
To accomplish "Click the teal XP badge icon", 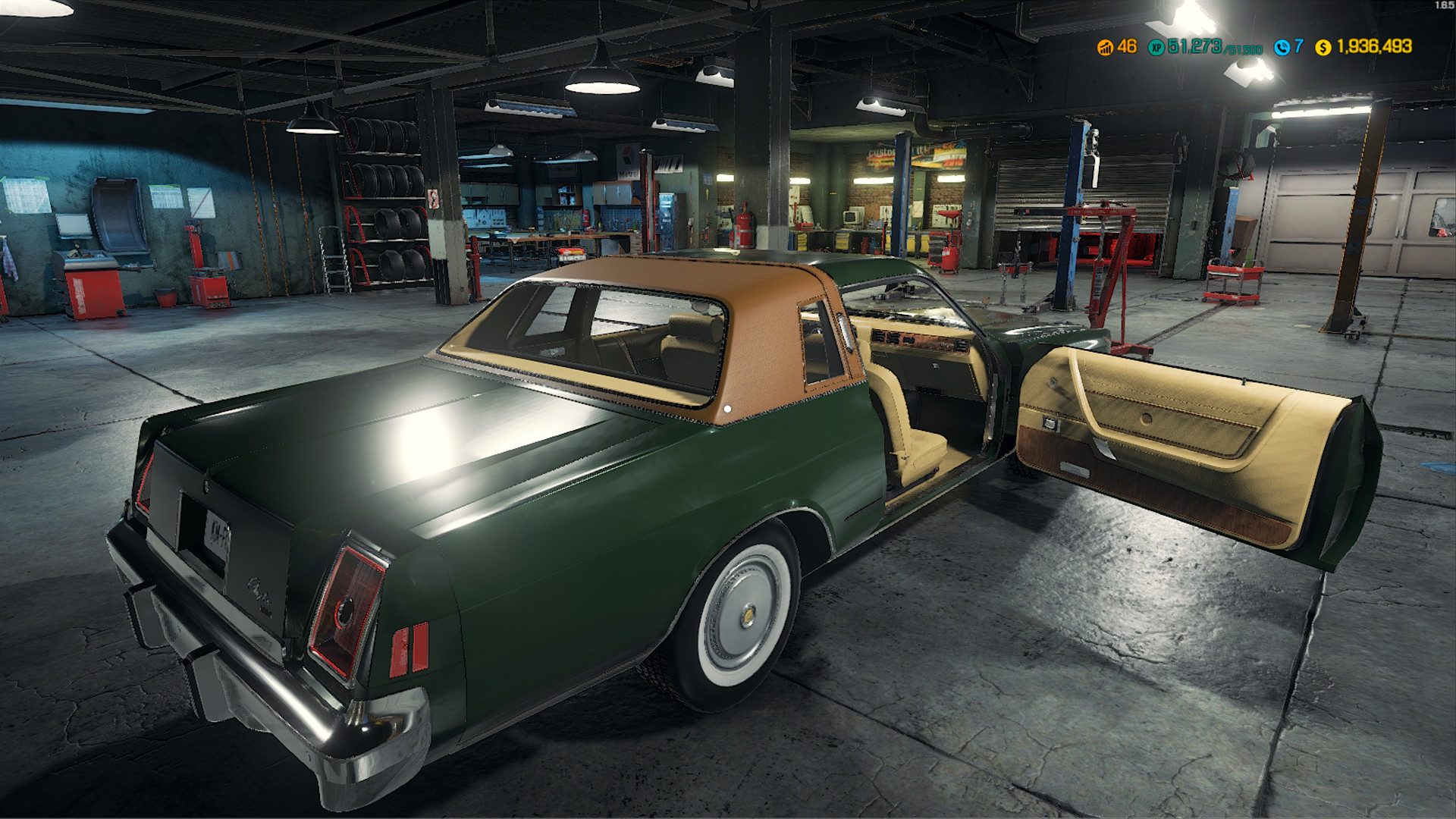I will click(x=1156, y=46).
